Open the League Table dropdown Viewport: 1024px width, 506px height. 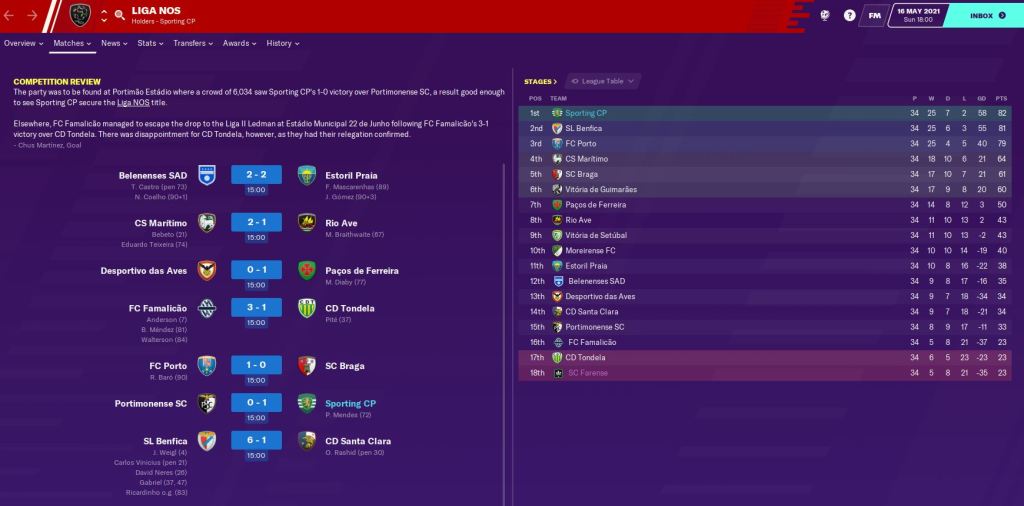pos(604,81)
